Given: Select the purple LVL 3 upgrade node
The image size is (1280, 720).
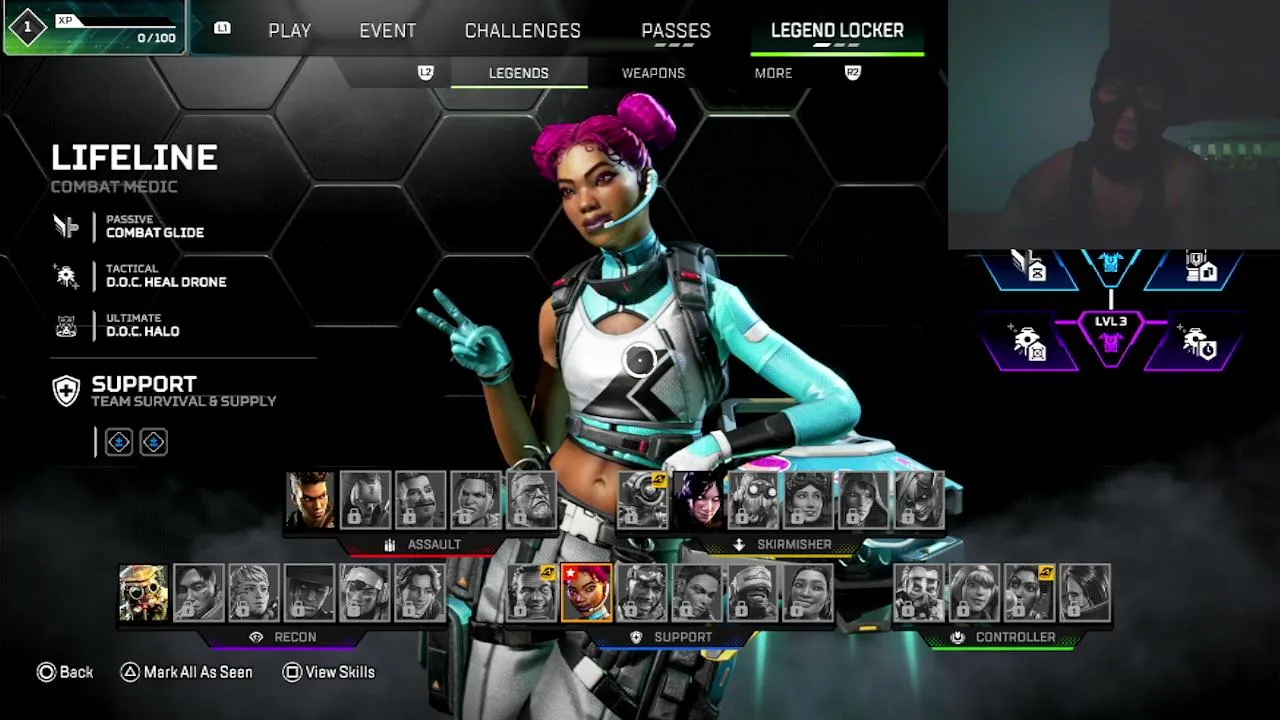Looking at the screenshot, I should [1110, 336].
